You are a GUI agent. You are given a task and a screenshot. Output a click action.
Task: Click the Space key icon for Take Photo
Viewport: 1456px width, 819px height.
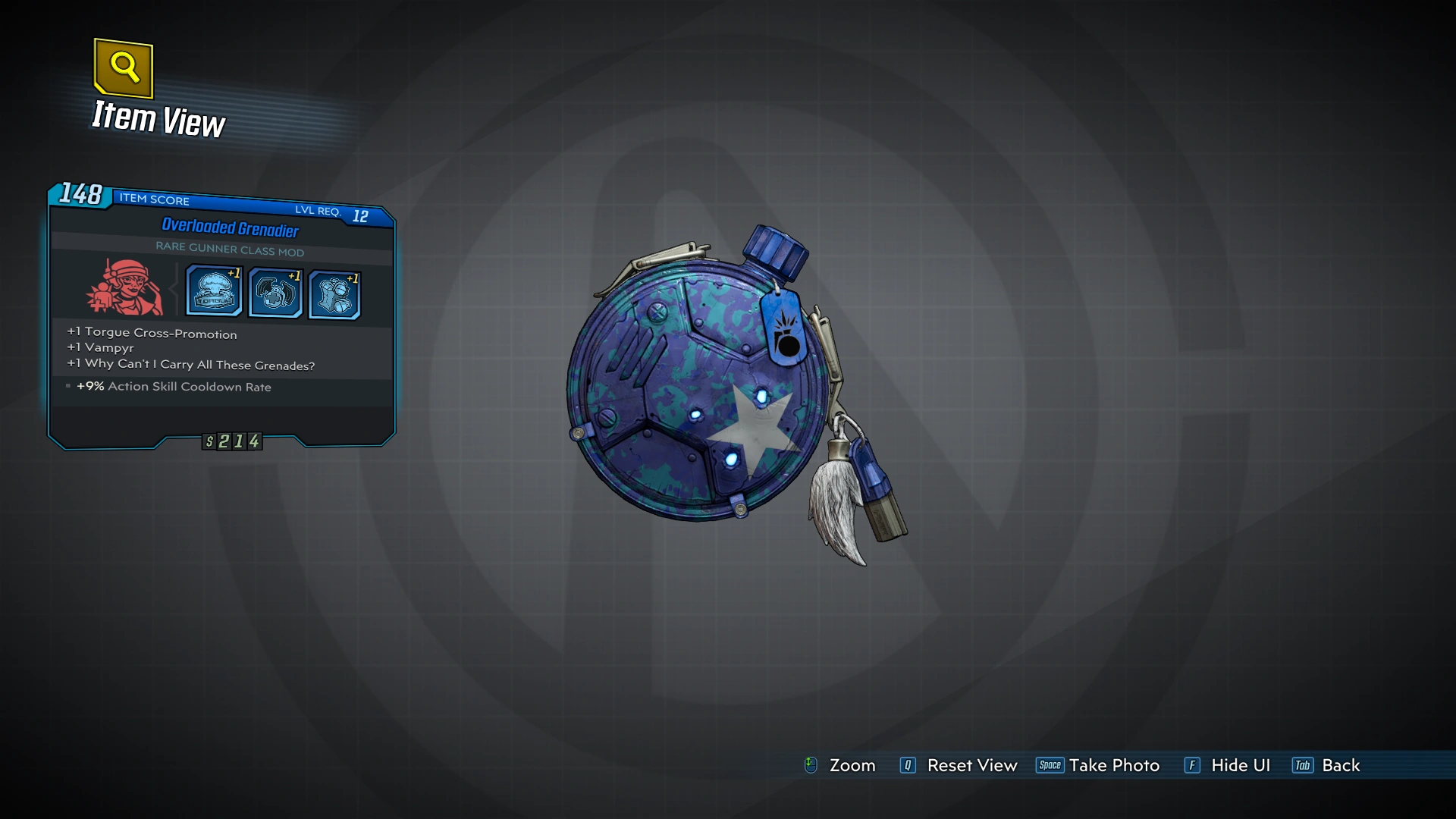(1050, 765)
